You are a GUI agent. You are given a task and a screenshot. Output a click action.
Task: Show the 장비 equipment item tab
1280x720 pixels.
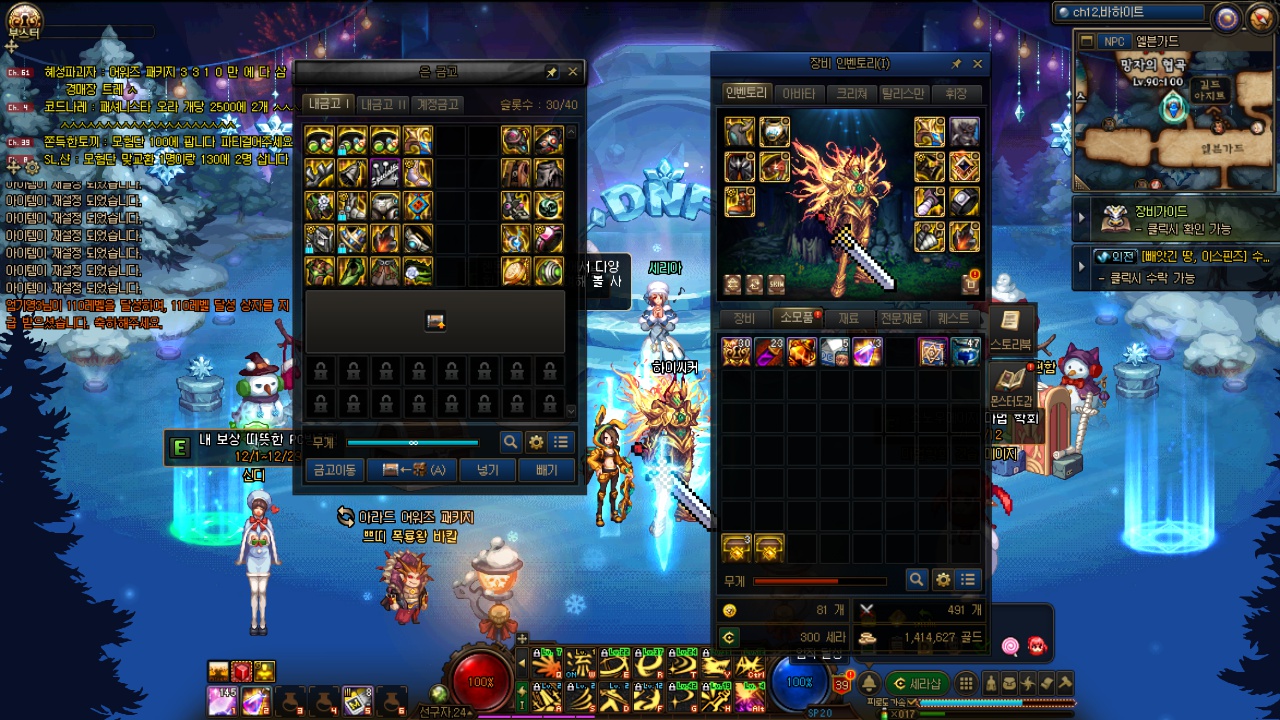(744, 318)
